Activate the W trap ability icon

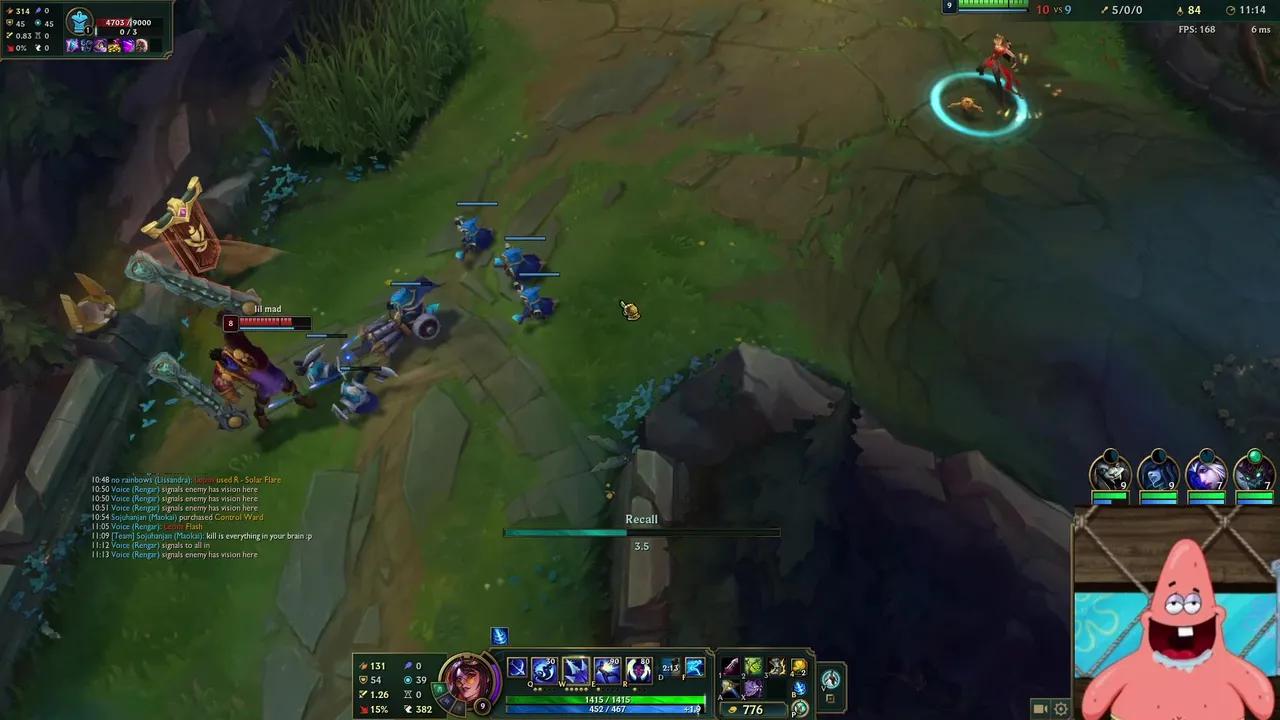tap(576, 668)
